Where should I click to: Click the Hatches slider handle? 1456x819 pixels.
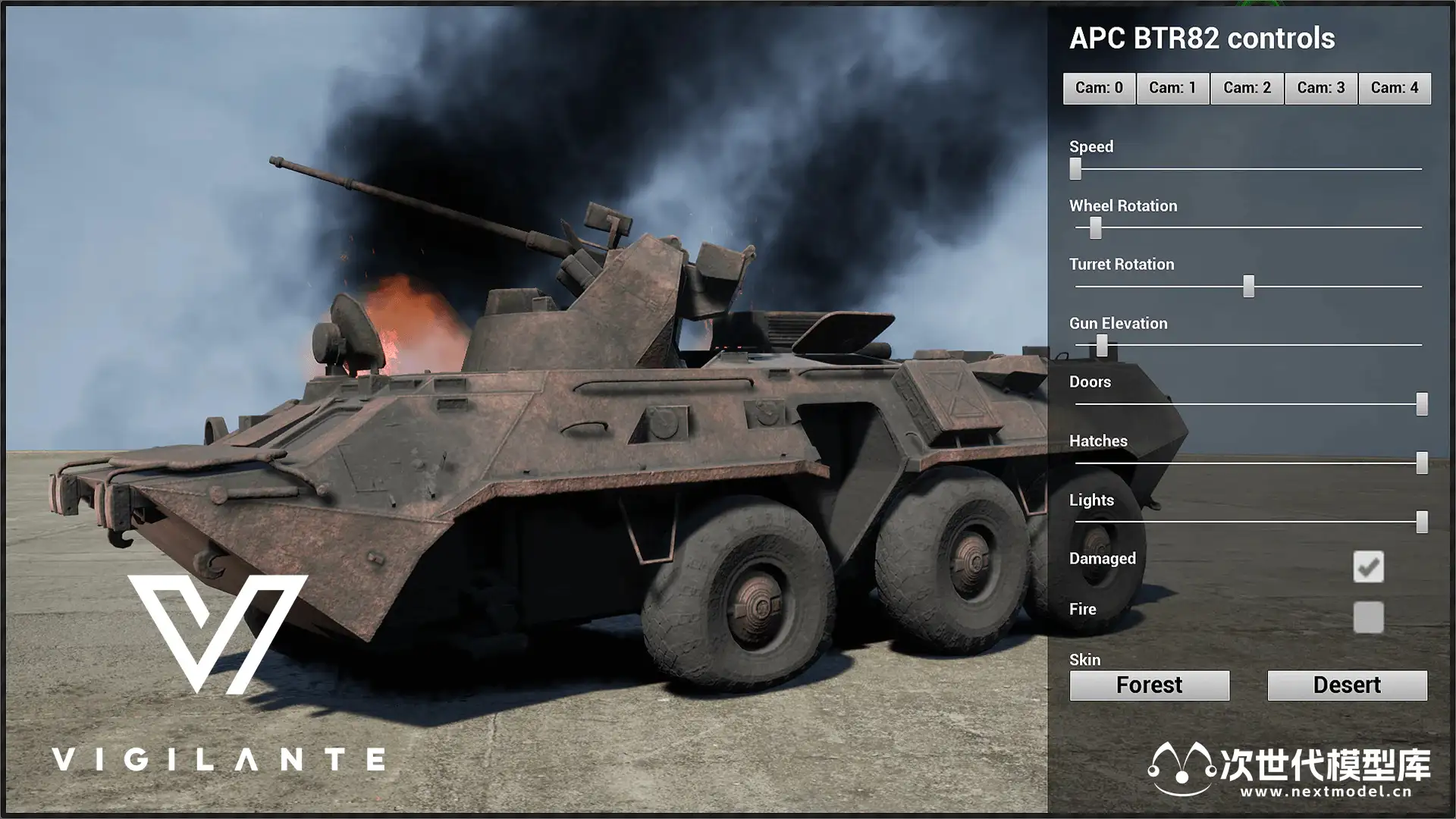click(x=1422, y=463)
